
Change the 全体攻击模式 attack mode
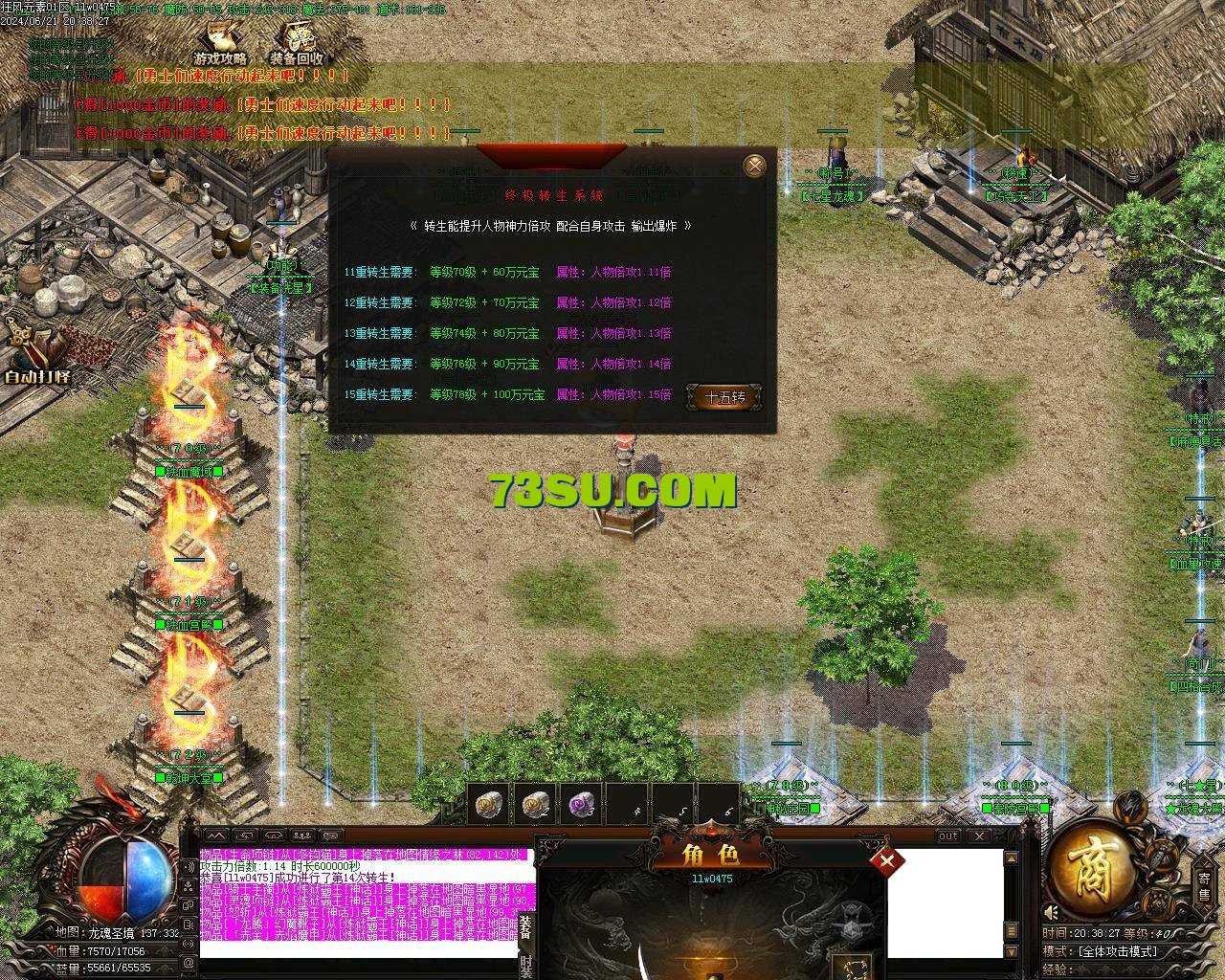coord(1117,951)
